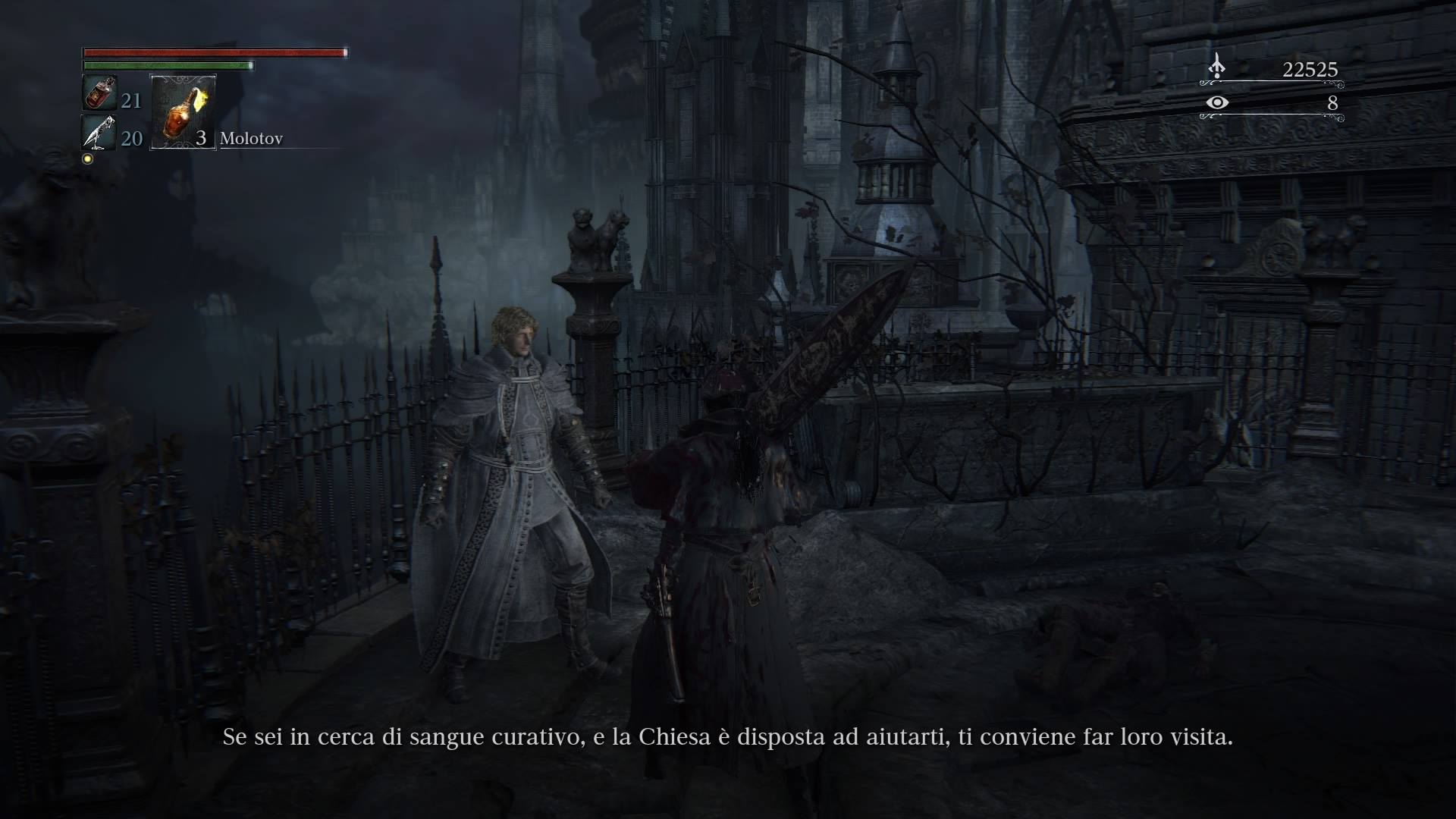Click the Molotov quick item slot
The width and height of the screenshot is (1456, 819).
184,112
